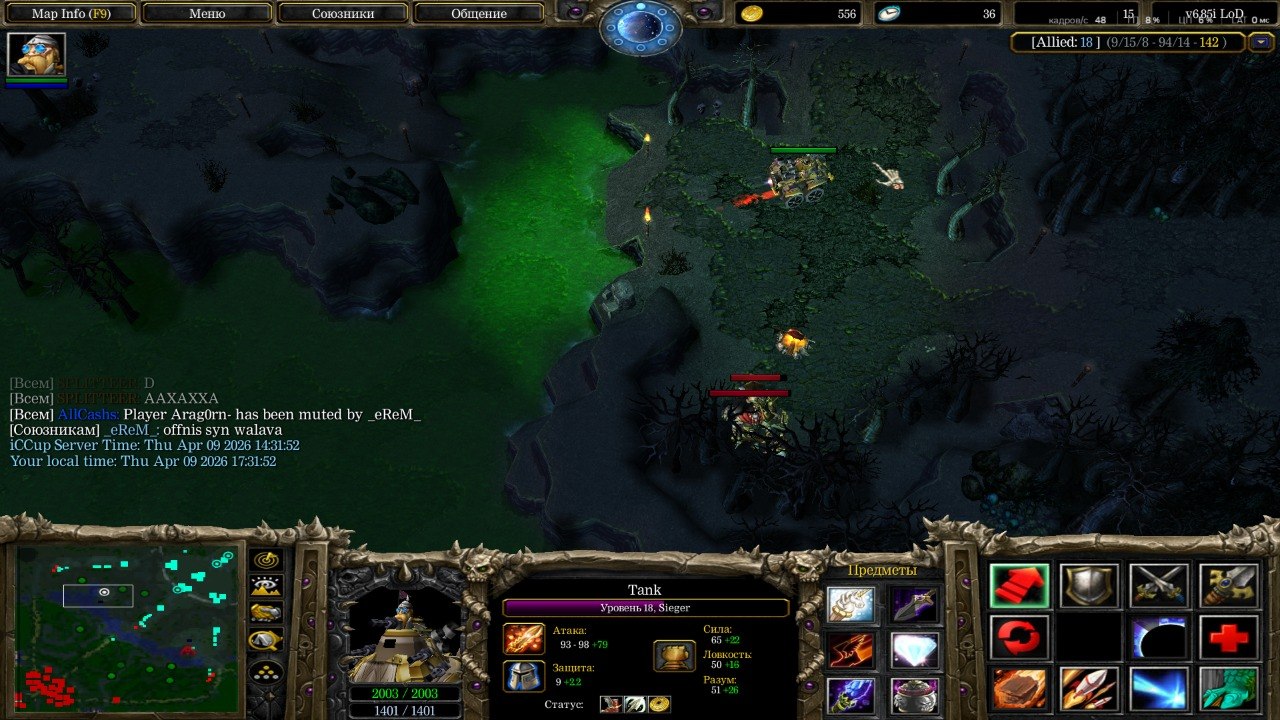Select the diamond gem item slot
Image resolution: width=1280 pixels, height=720 pixels.
tap(915, 650)
